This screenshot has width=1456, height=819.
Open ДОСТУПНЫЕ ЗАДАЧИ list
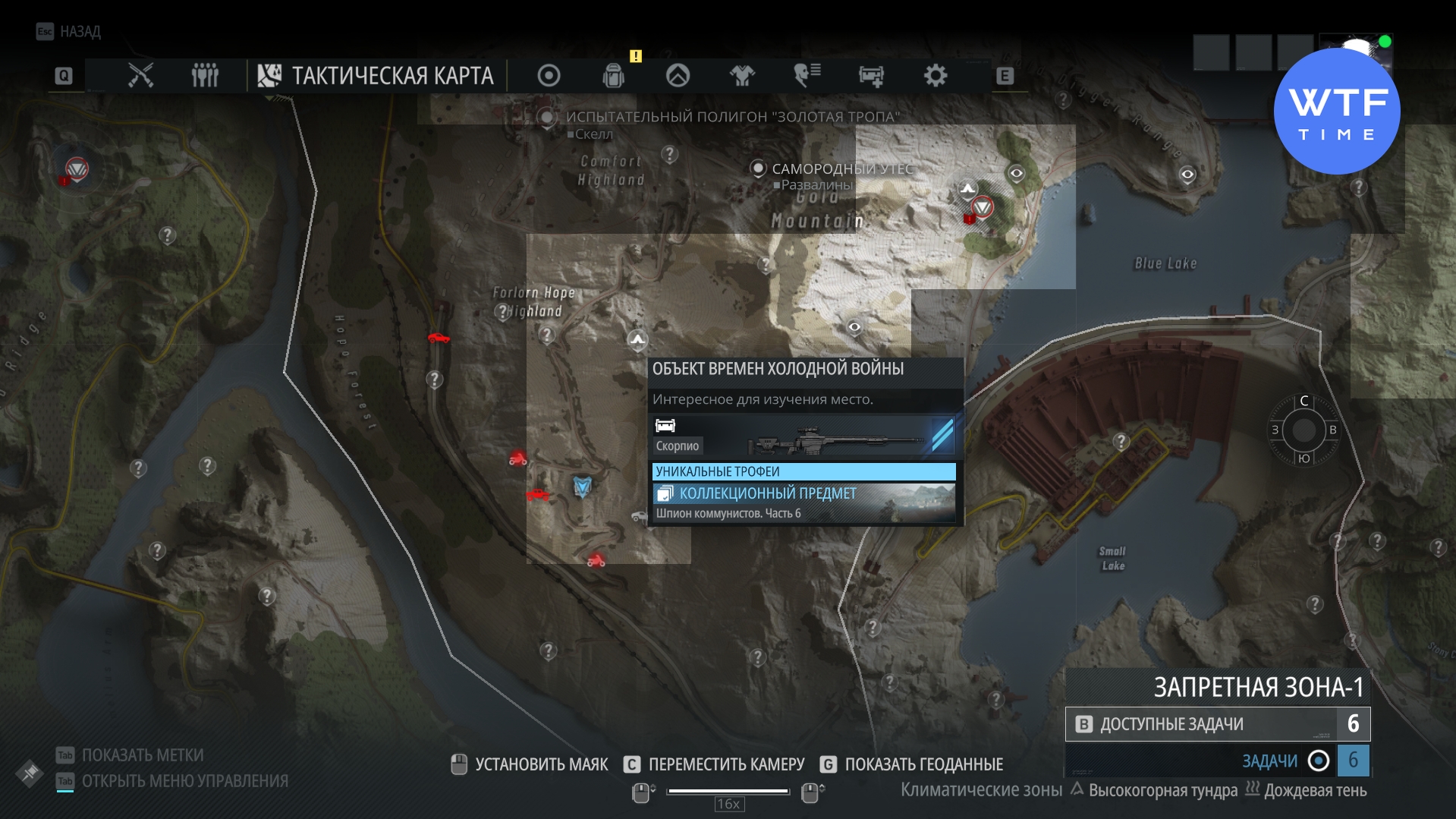click(1217, 724)
